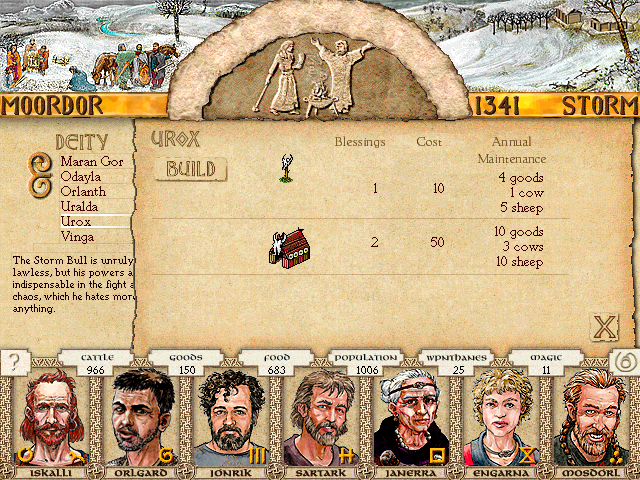Select Urox in the deity list
This screenshot has height=480, width=640.
point(77,221)
